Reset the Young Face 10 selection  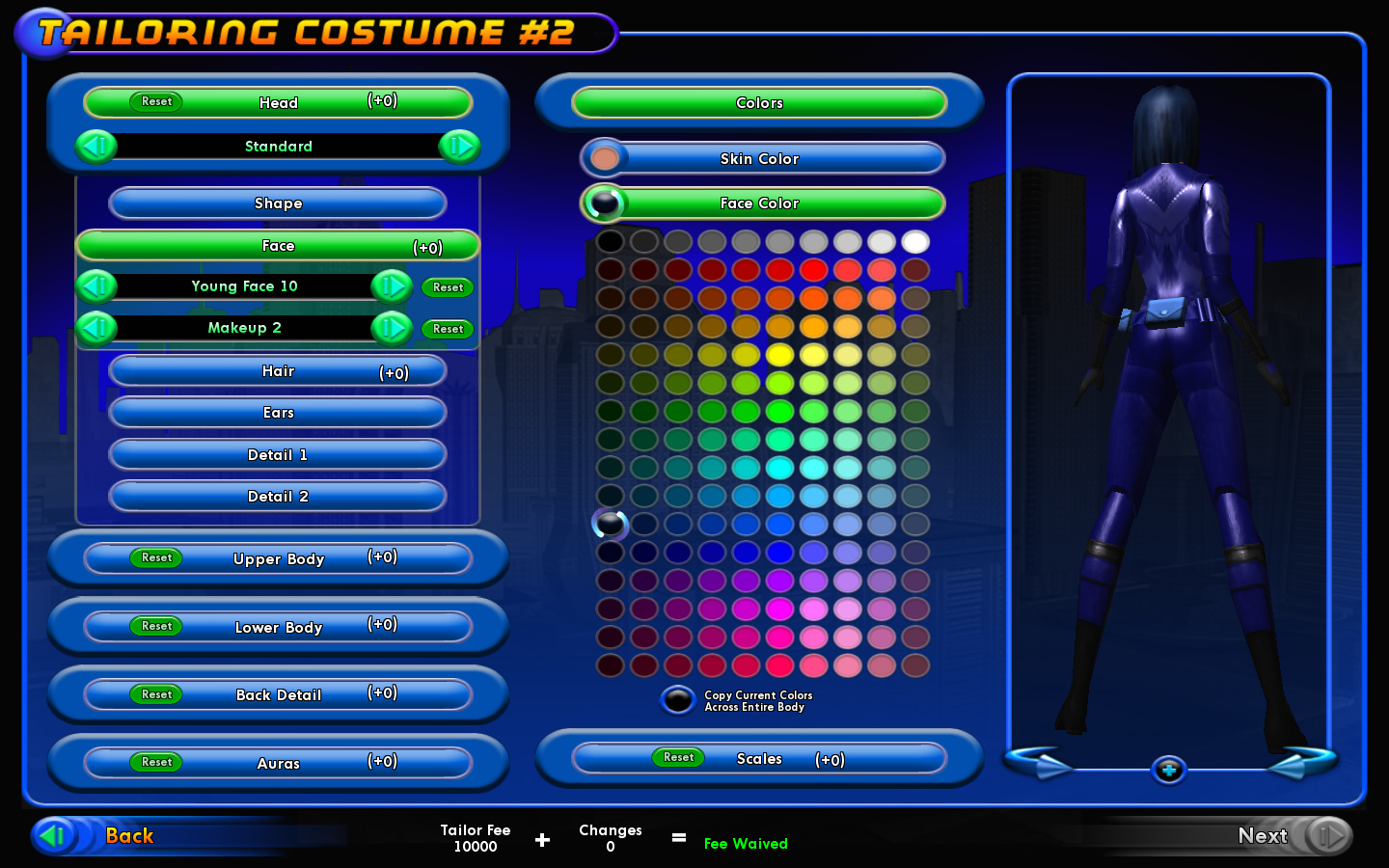pyautogui.click(x=448, y=287)
